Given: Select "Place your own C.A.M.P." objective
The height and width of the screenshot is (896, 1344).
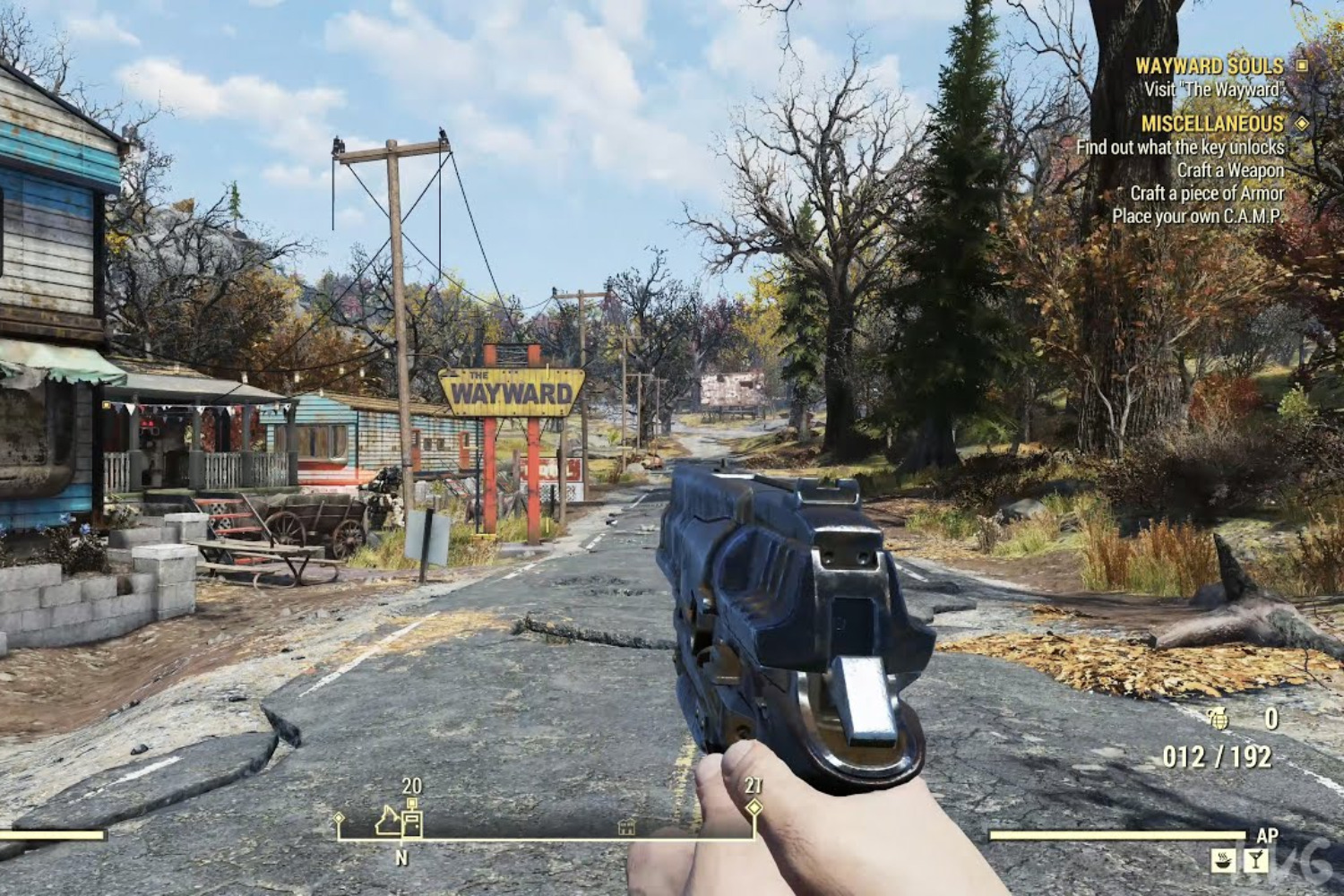Looking at the screenshot, I should pyautogui.click(x=1197, y=216).
